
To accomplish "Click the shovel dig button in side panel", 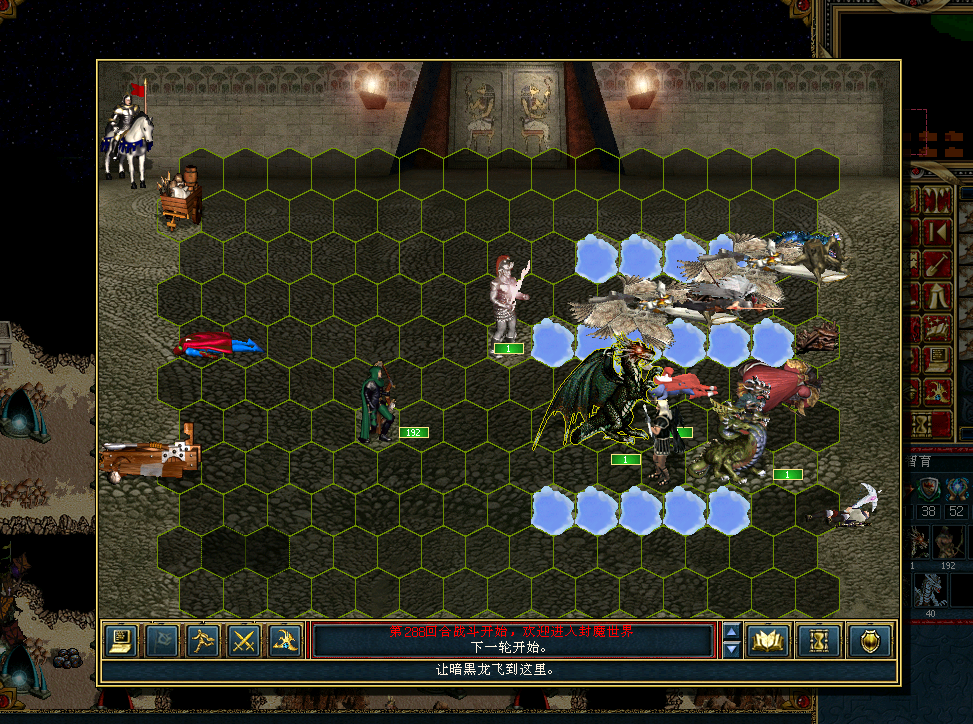I will coord(937,264).
